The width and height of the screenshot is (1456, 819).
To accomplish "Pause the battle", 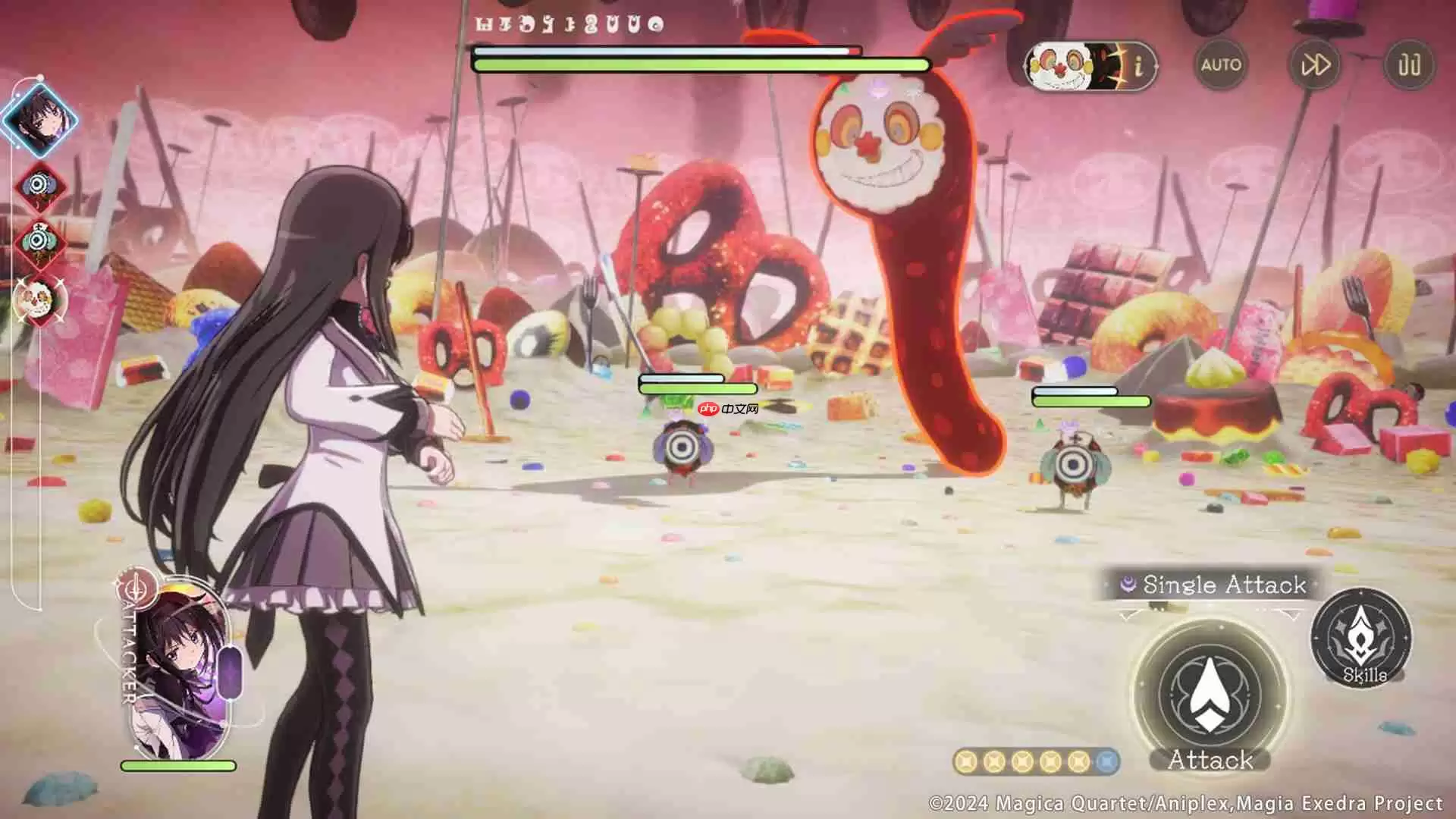I will coord(1407,66).
